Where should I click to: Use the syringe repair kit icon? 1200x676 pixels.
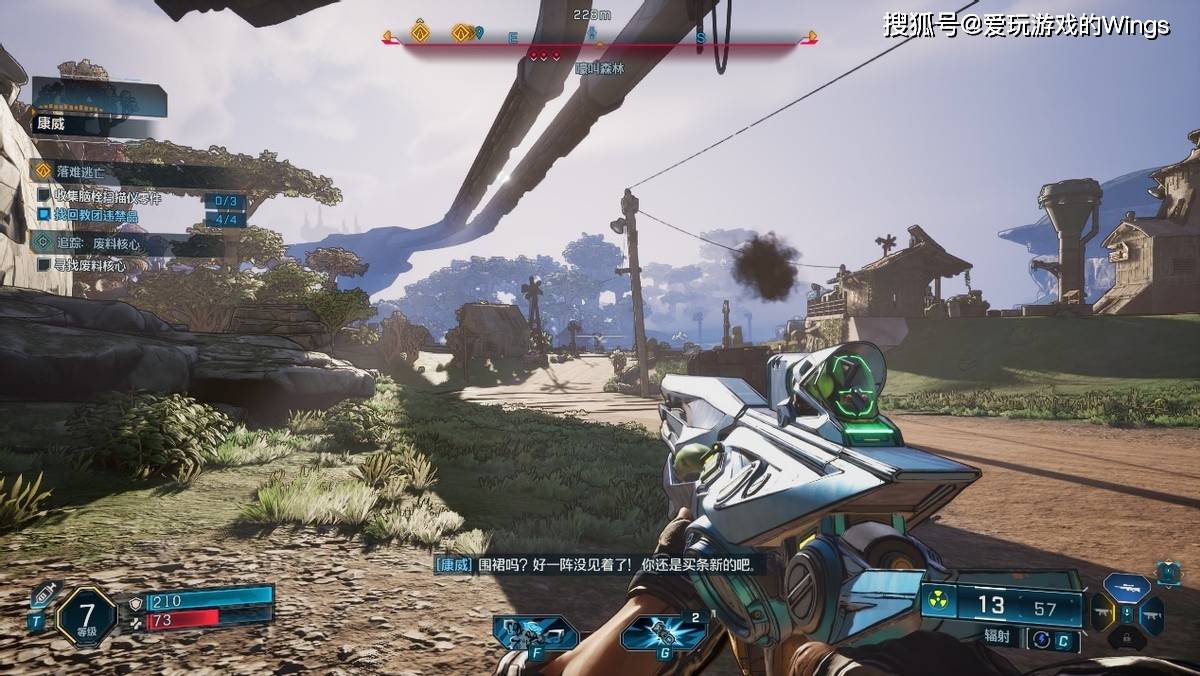[44, 596]
